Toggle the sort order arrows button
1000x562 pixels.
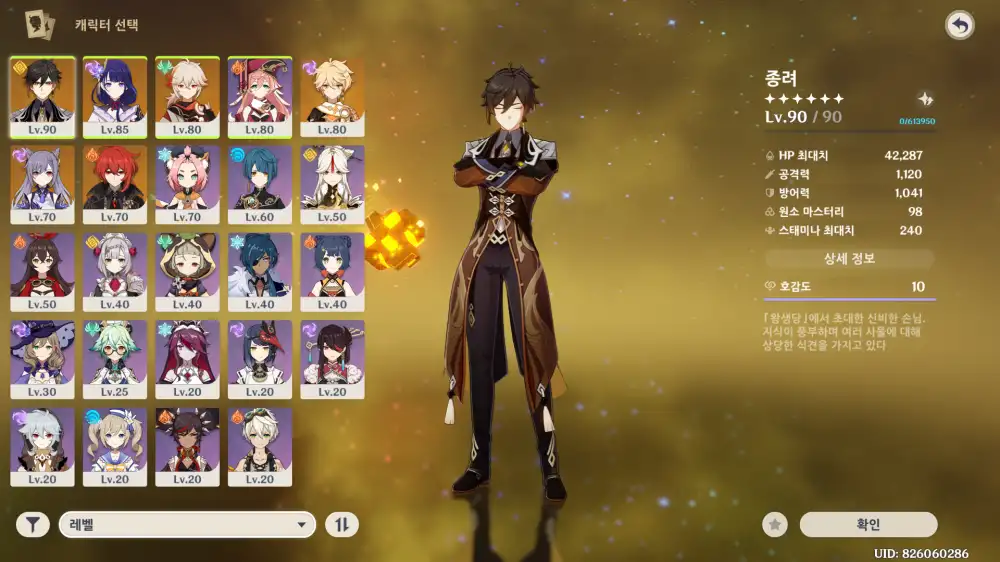point(342,524)
